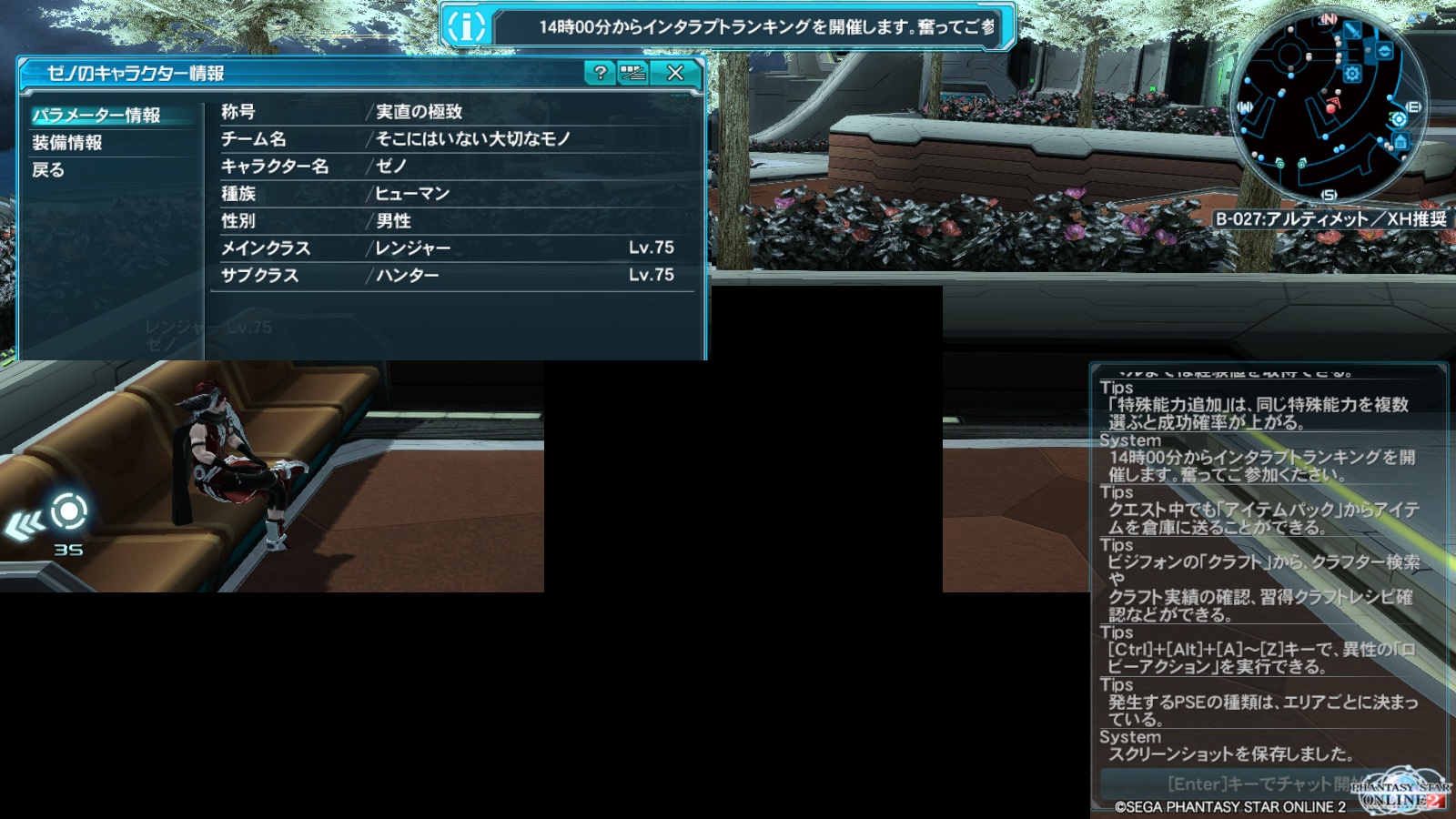Click the costume mask icon on the minimap
The height and width of the screenshot is (819, 1456).
pyautogui.click(x=1384, y=49)
